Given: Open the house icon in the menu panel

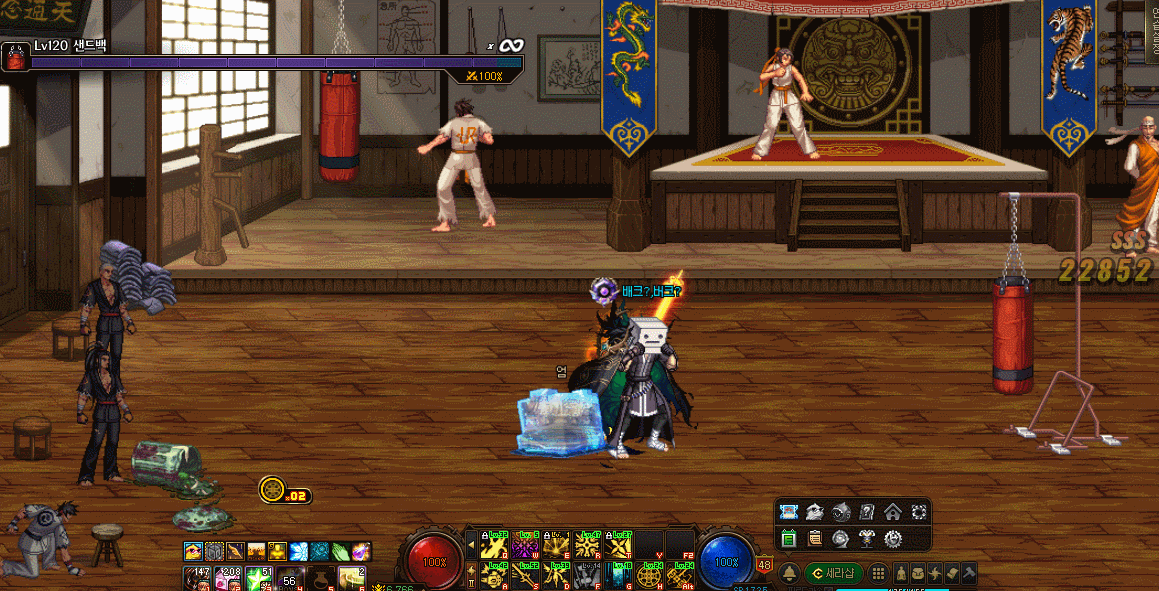Looking at the screenshot, I should point(892,512).
